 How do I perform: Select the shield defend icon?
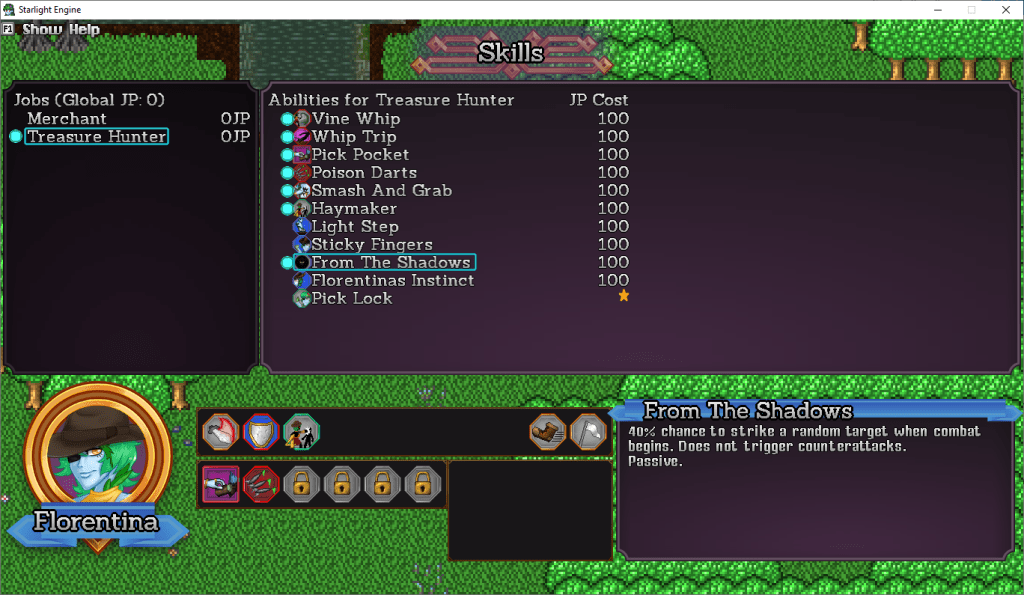pos(261,432)
